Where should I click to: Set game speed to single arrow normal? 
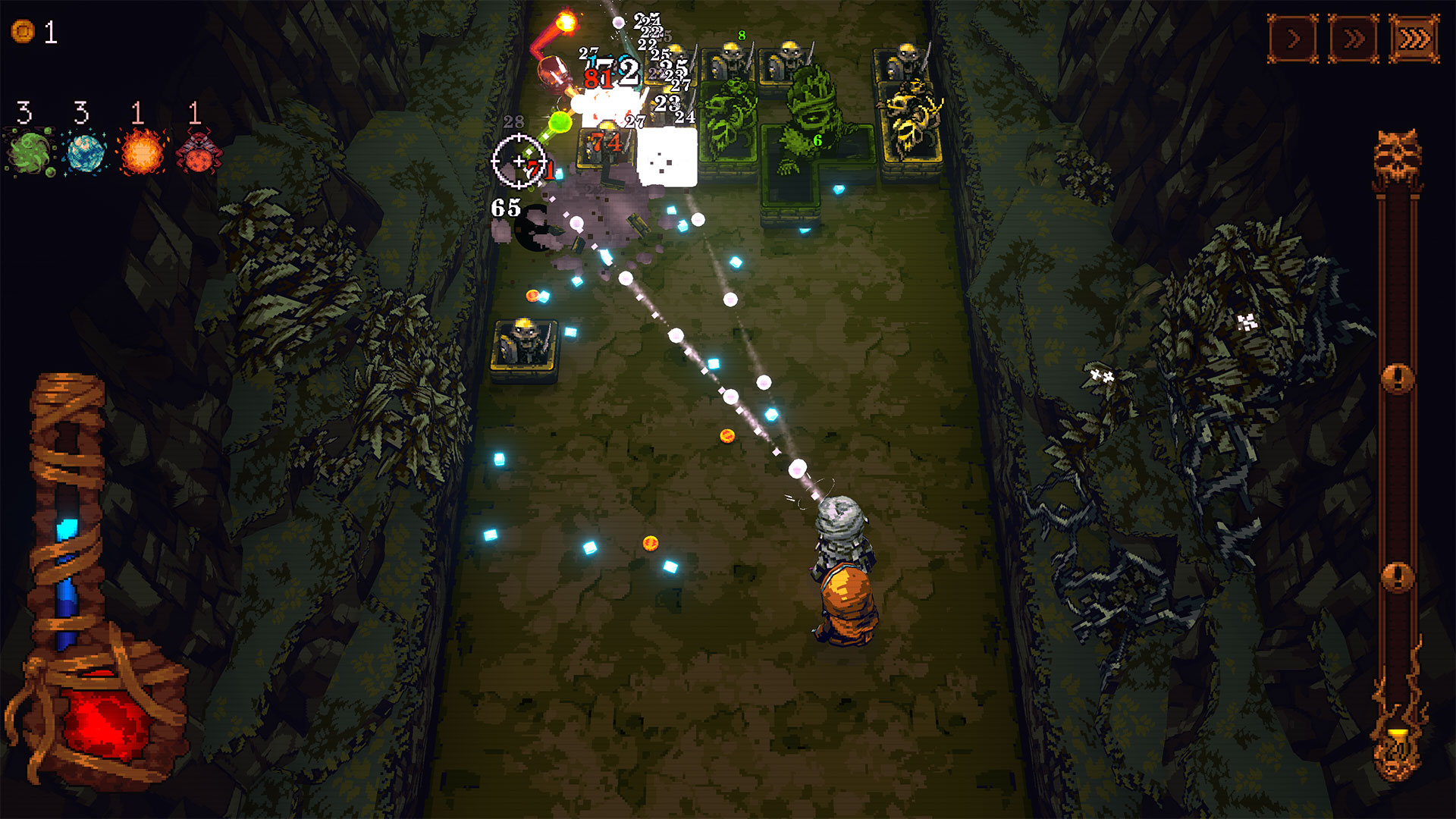pos(1293,38)
